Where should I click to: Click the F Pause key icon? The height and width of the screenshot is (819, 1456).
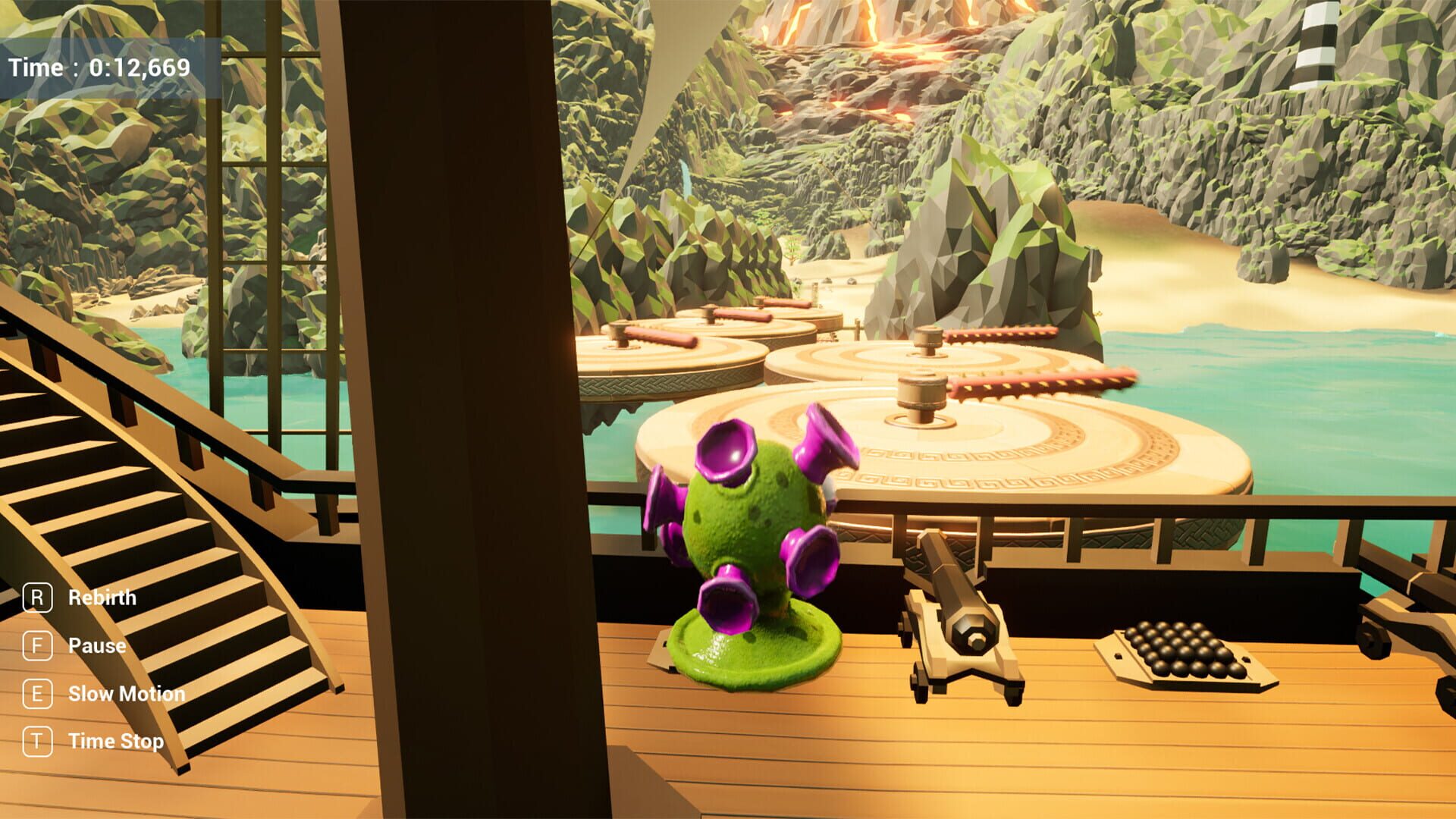point(36,645)
